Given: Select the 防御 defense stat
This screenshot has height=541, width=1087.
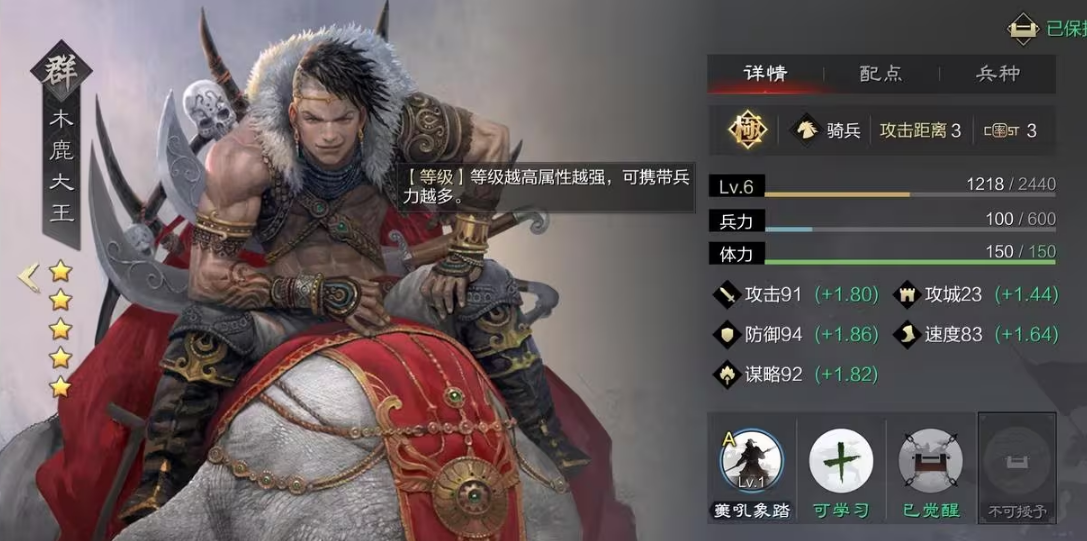Looking at the screenshot, I should click(x=760, y=334).
